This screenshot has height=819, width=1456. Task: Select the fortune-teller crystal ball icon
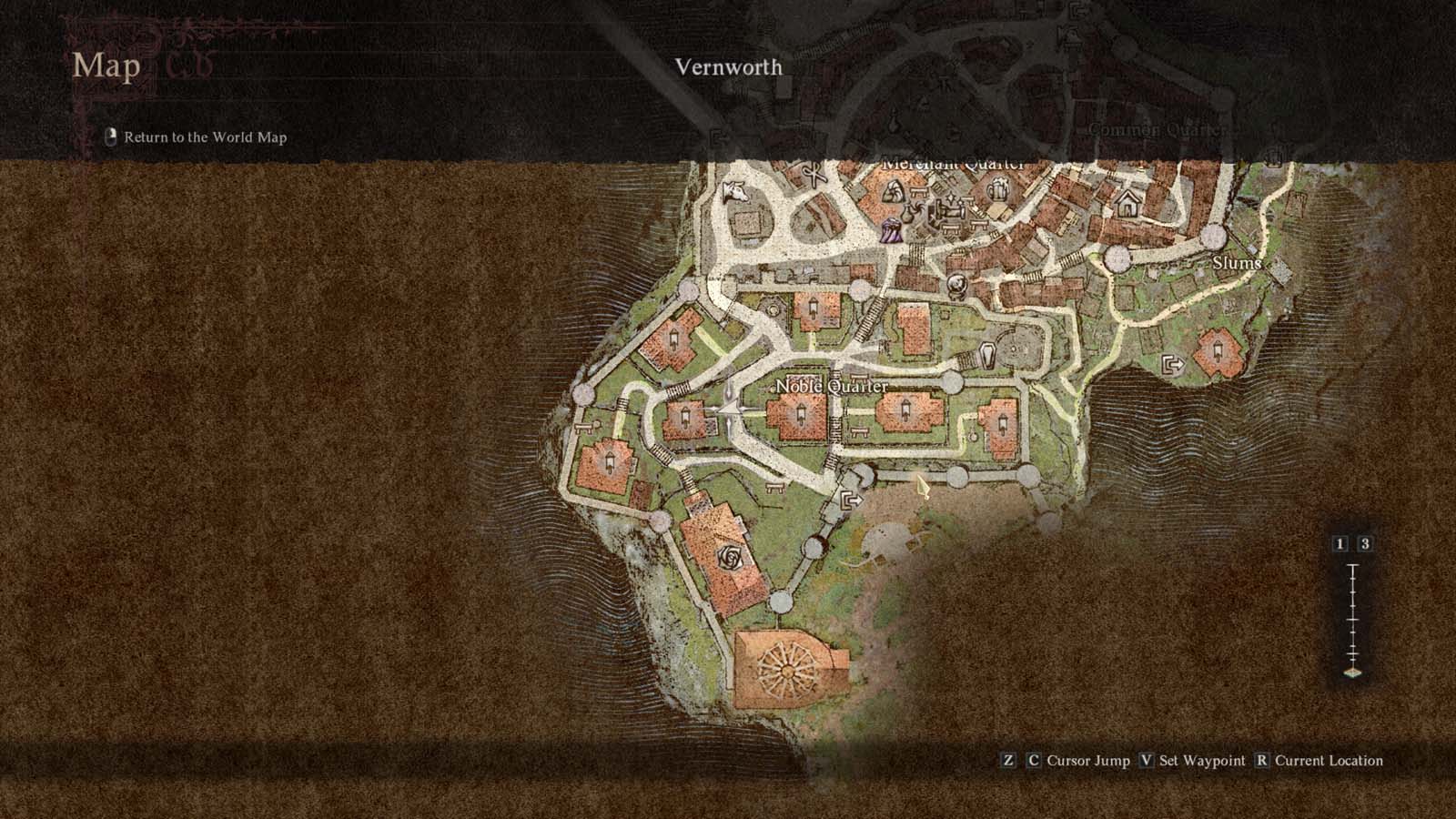[955, 285]
